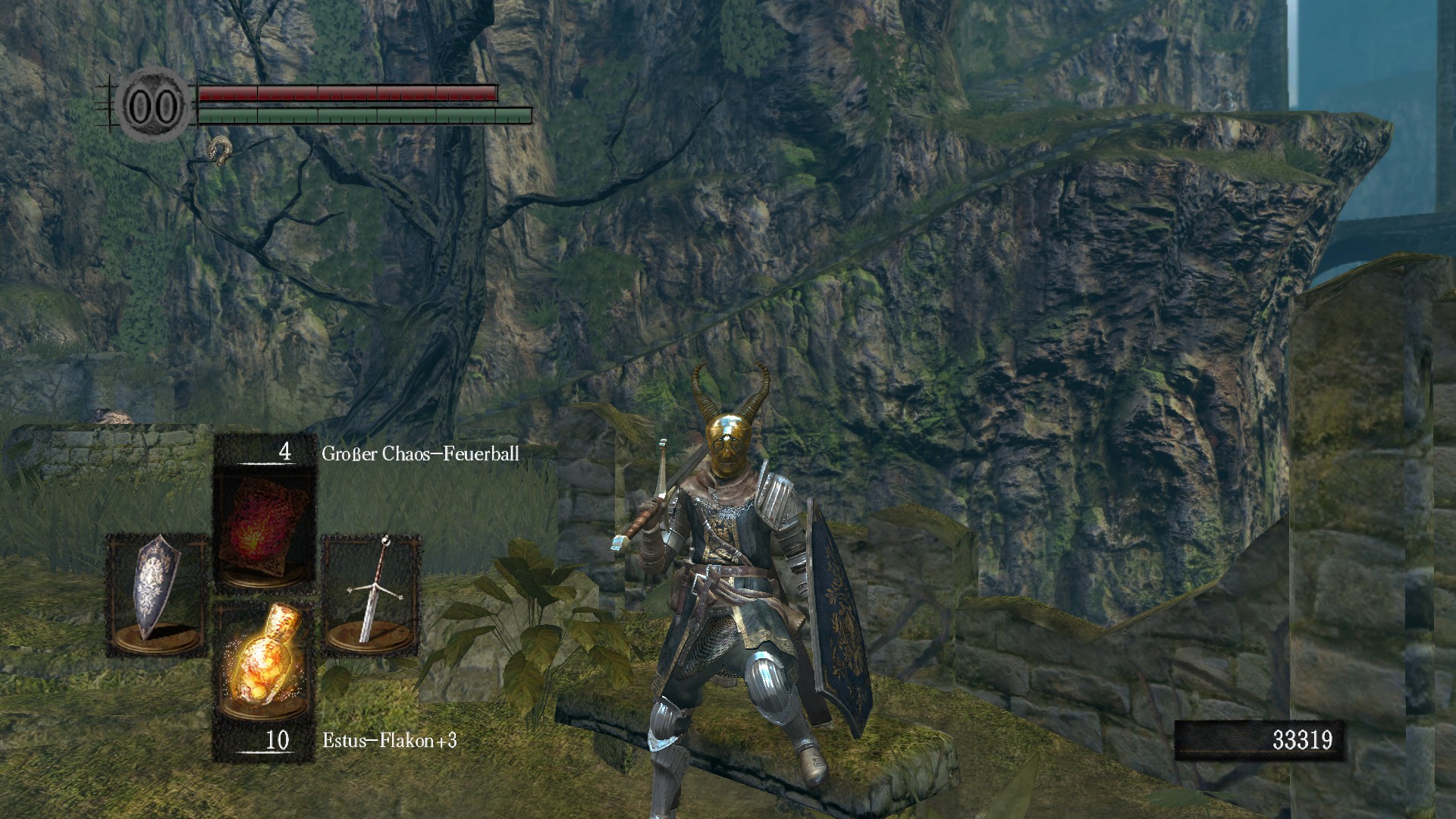Click the humanity counter emblem
The height and width of the screenshot is (819, 1456).
click(x=154, y=106)
